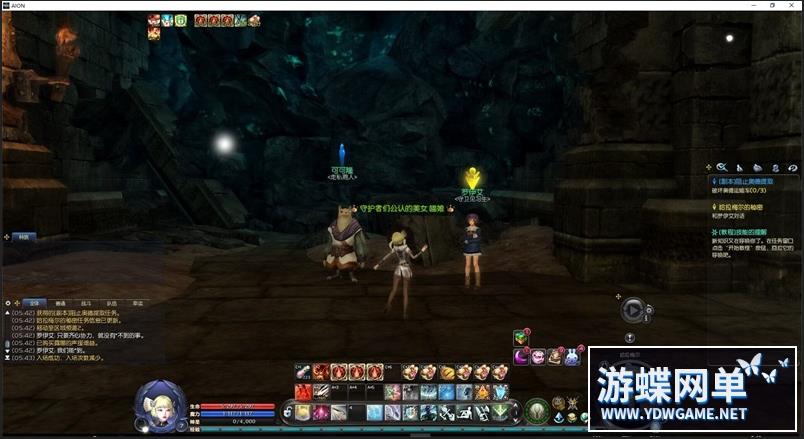Click the player portrait of the blonde character
Image resolution: width=804 pixels, height=439 pixels.
click(x=157, y=403)
